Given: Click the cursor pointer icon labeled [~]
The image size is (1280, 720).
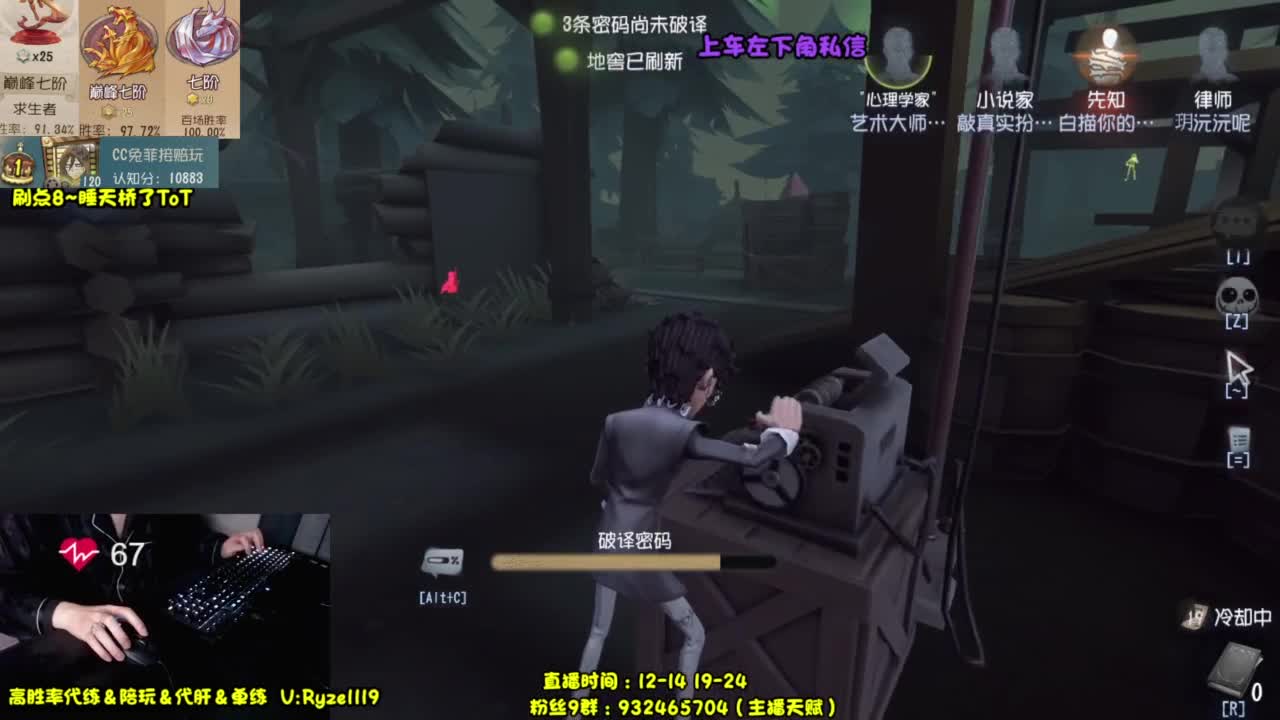Looking at the screenshot, I should 1239,366.
